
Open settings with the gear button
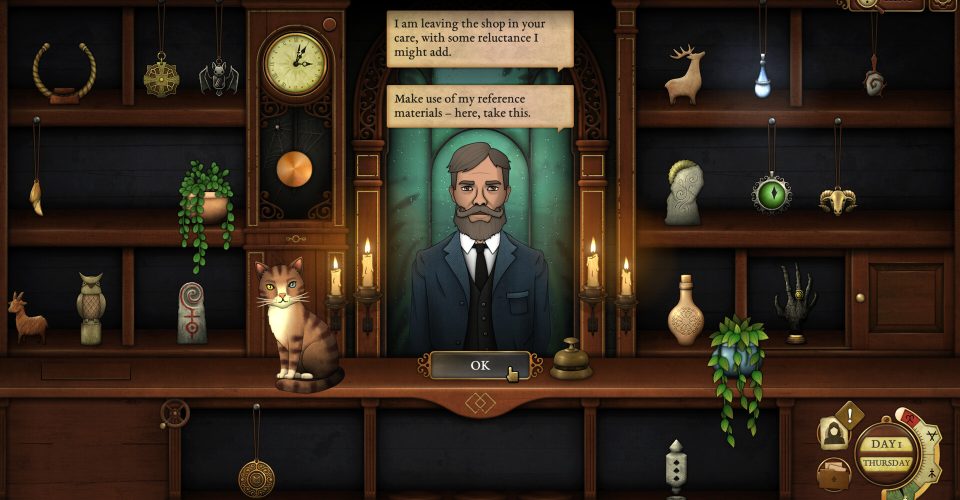pos(942,3)
